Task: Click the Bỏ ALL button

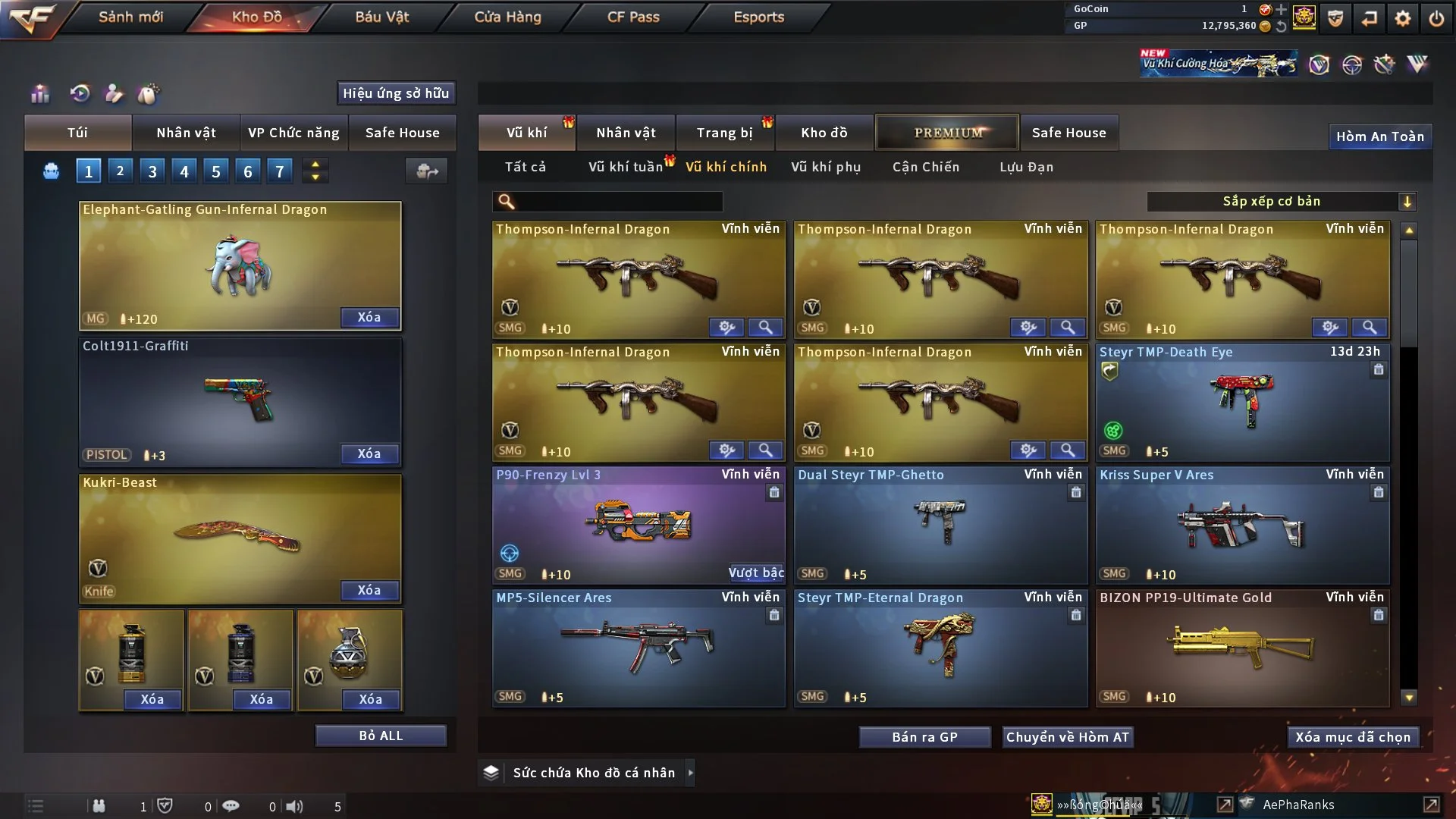Action: (x=381, y=736)
